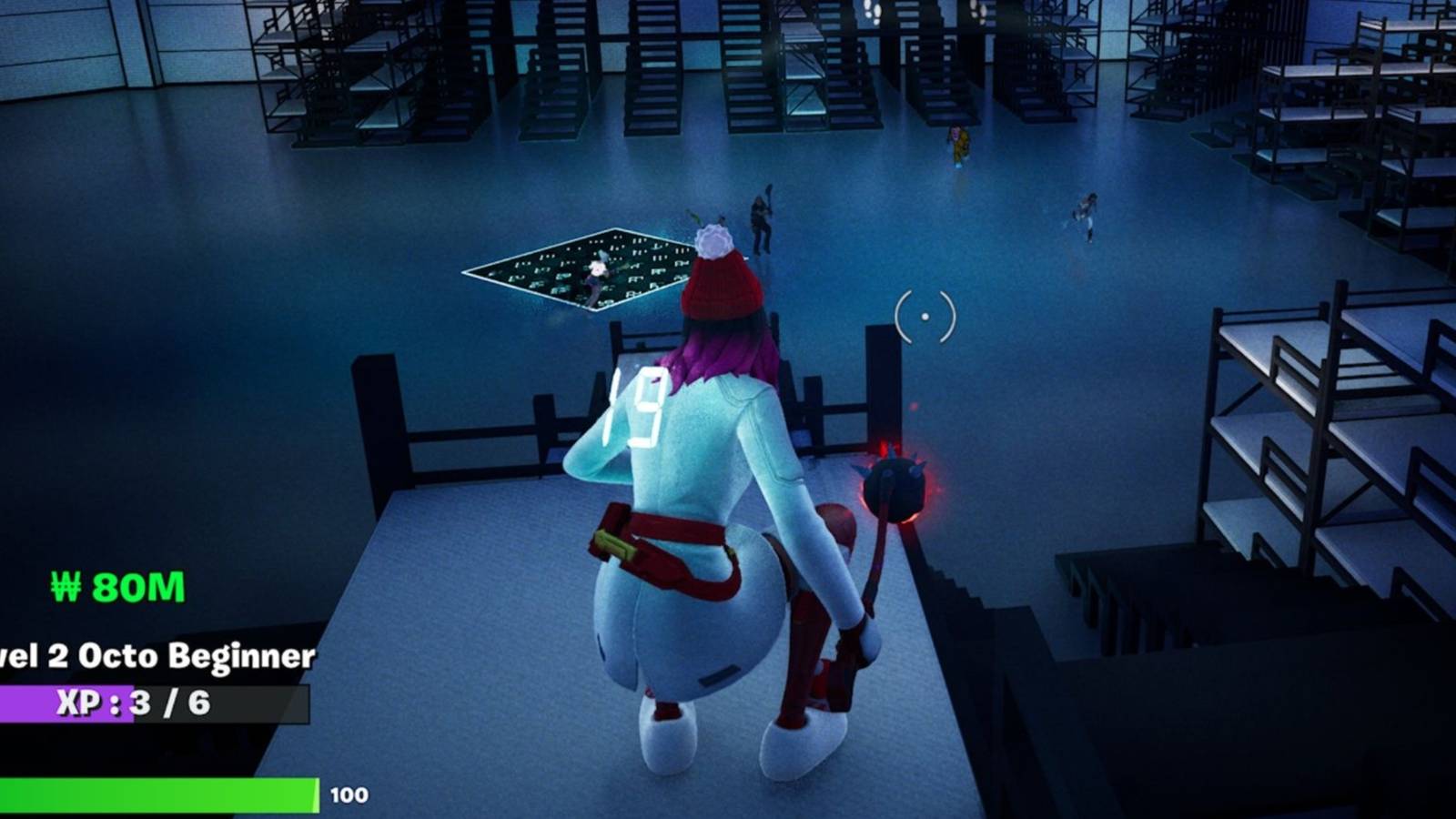This screenshot has height=819, width=1456.
Task: Click the white aiming reticle dot
Action: (925, 318)
